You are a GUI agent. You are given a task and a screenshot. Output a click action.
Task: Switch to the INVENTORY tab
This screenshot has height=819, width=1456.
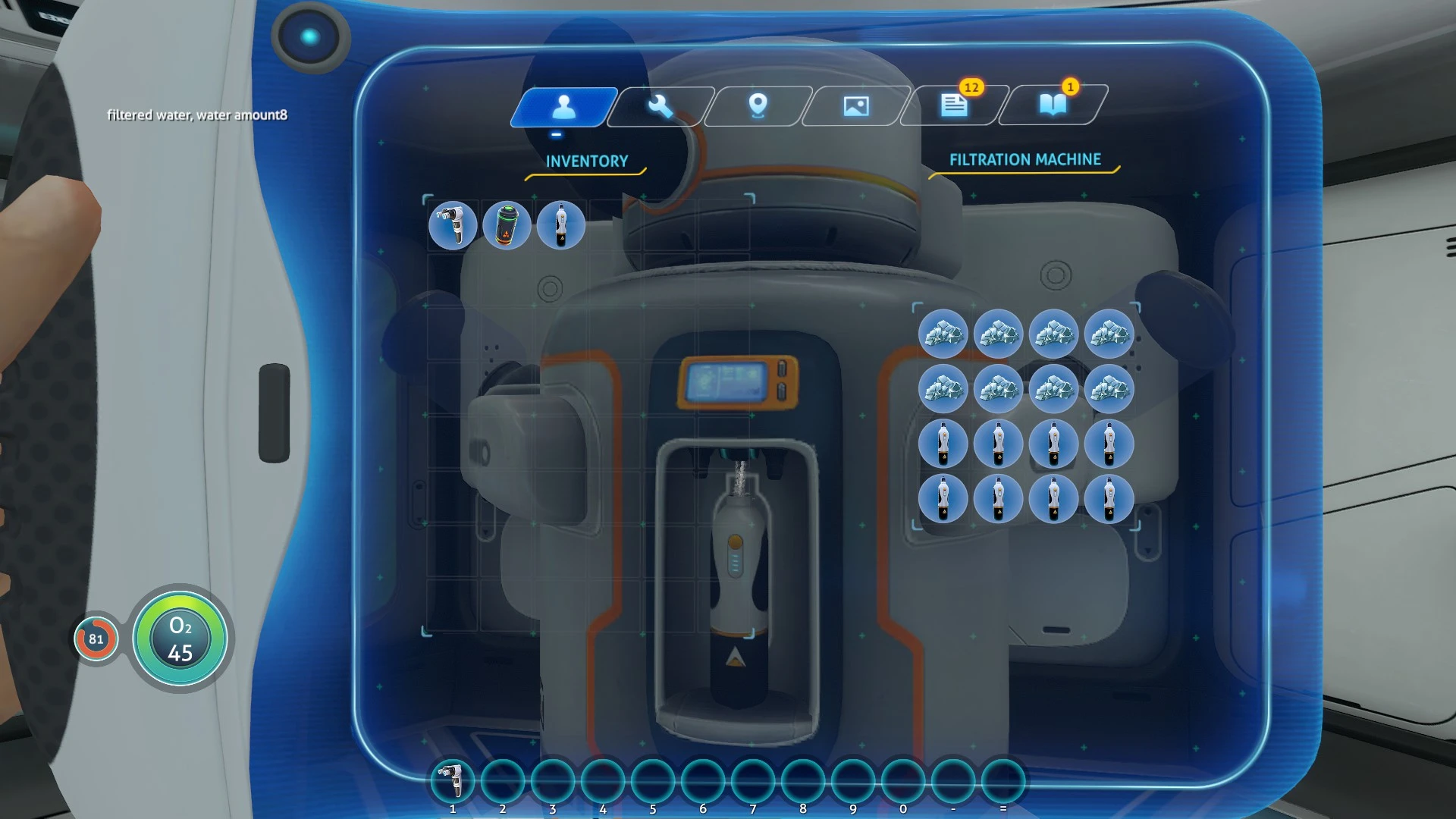pos(585,160)
